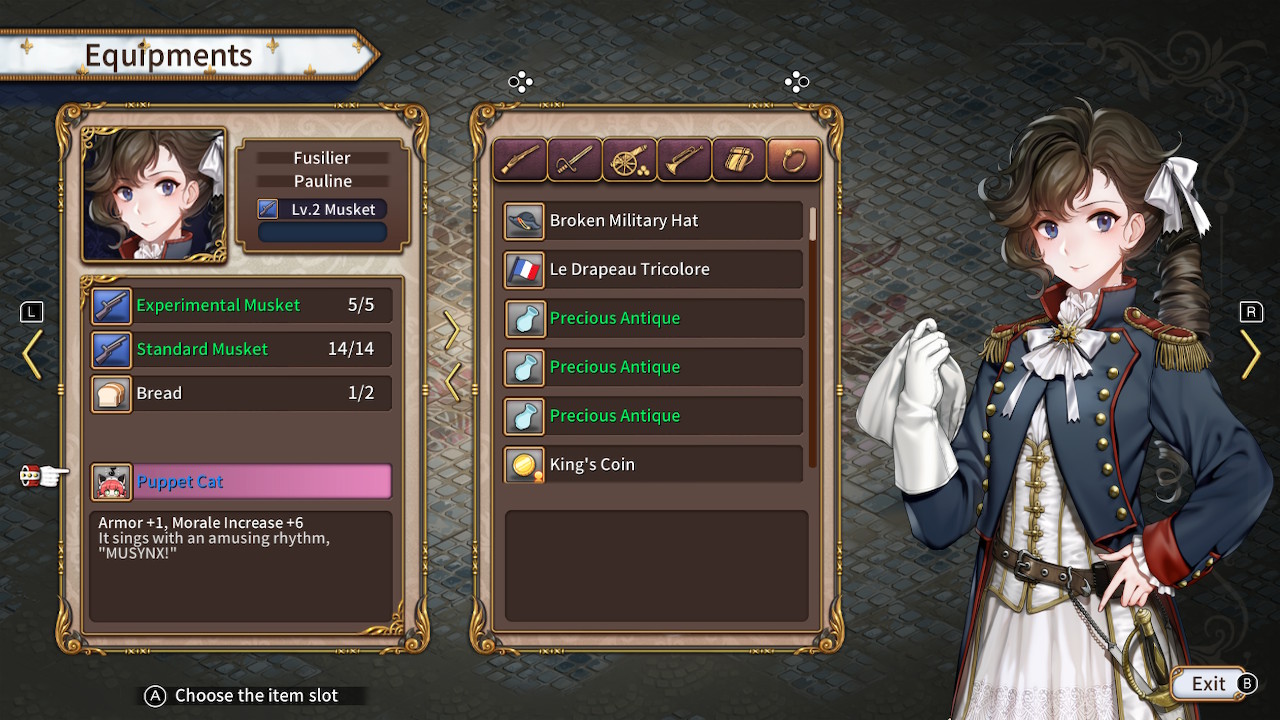Show the cannon category tab
This screenshot has width=1280, height=720.
630,160
